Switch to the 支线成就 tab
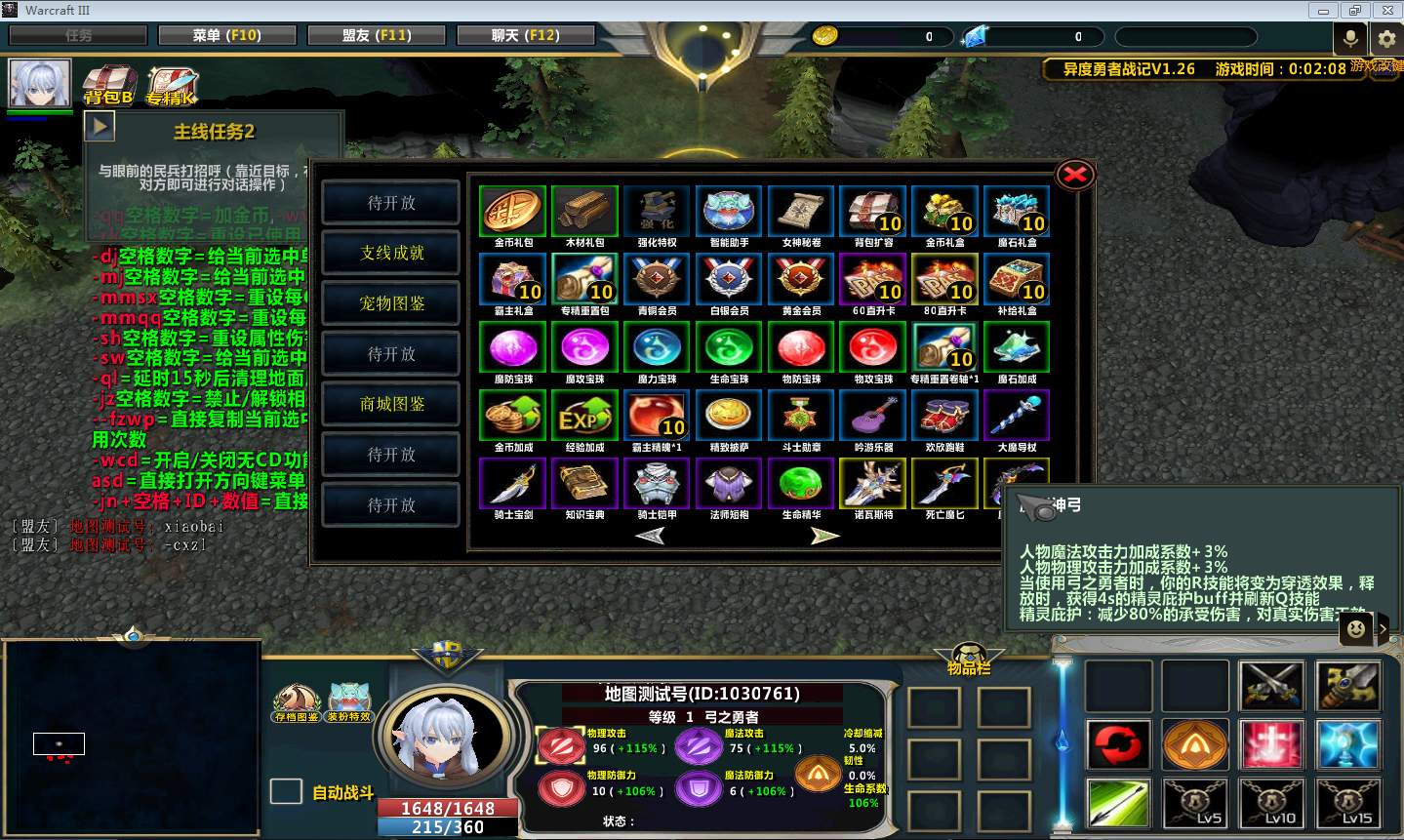This screenshot has width=1404, height=840. click(391, 254)
